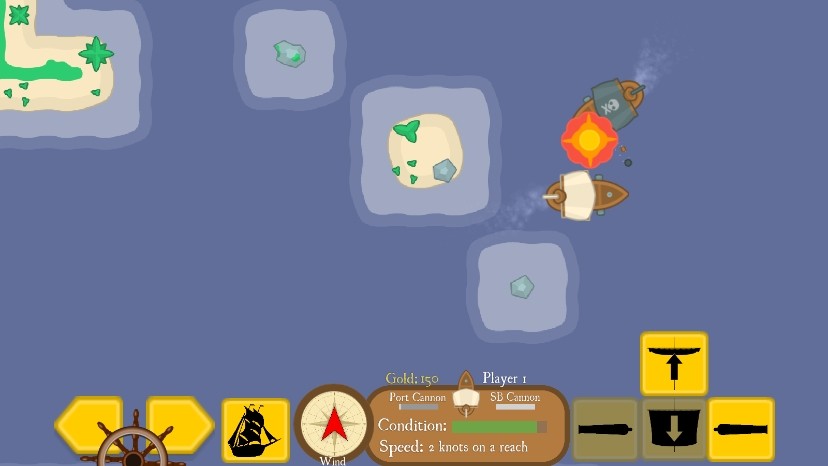Raise the sail with the up-arrow button
This screenshot has height=466, width=828.
click(x=674, y=363)
